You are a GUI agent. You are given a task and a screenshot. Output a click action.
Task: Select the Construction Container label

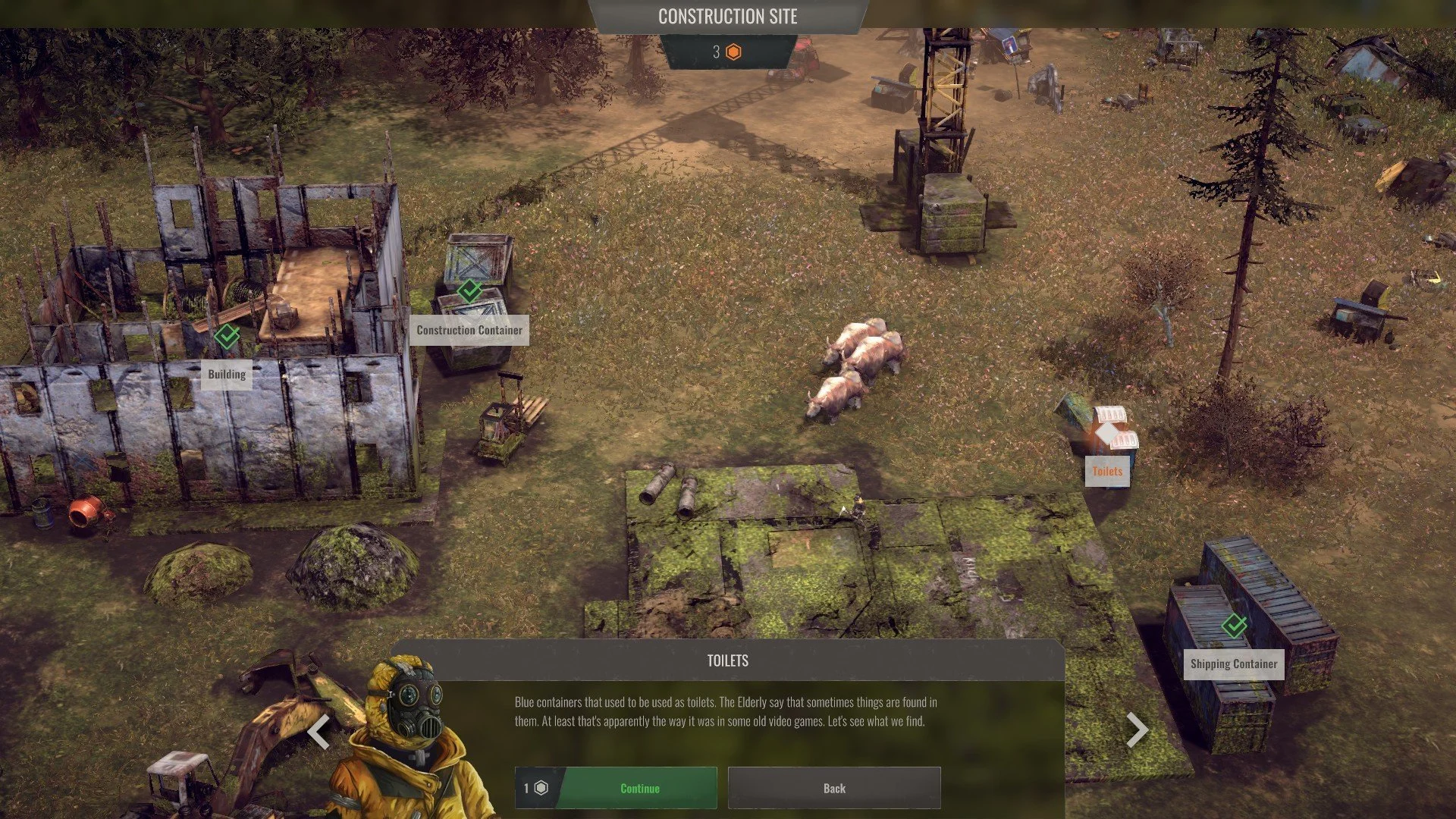[469, 331]
